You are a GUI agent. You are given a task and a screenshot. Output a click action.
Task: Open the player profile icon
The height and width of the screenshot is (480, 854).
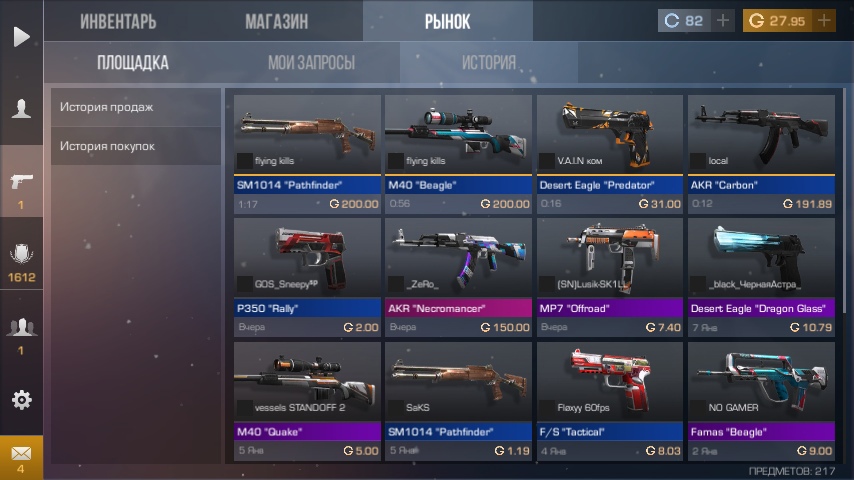(21, 109)
